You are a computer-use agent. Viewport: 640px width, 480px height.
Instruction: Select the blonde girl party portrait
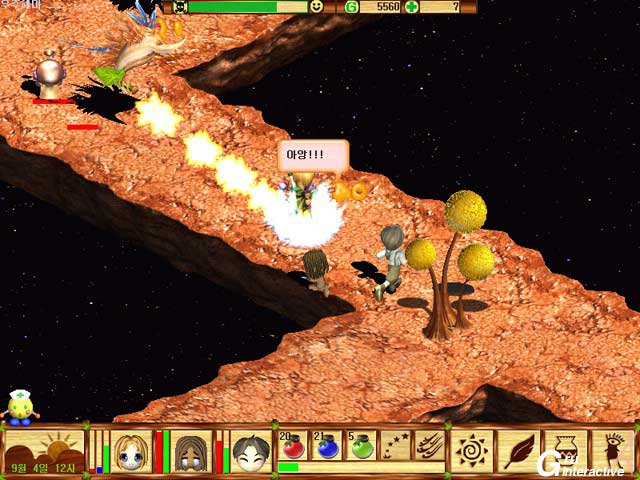[131, 451]
